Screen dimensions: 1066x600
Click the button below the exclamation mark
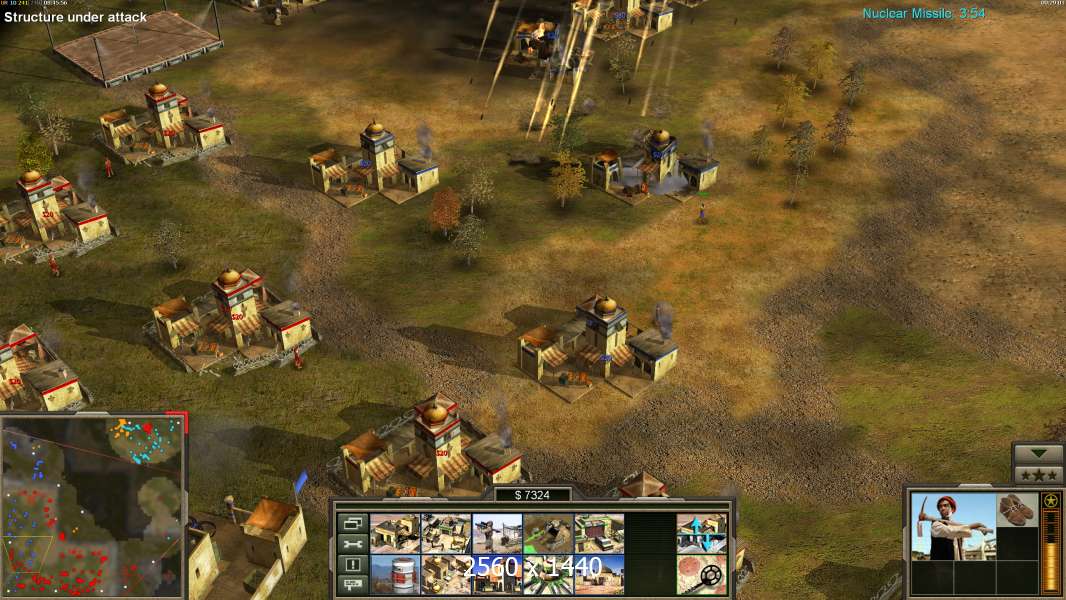[352, 584]
